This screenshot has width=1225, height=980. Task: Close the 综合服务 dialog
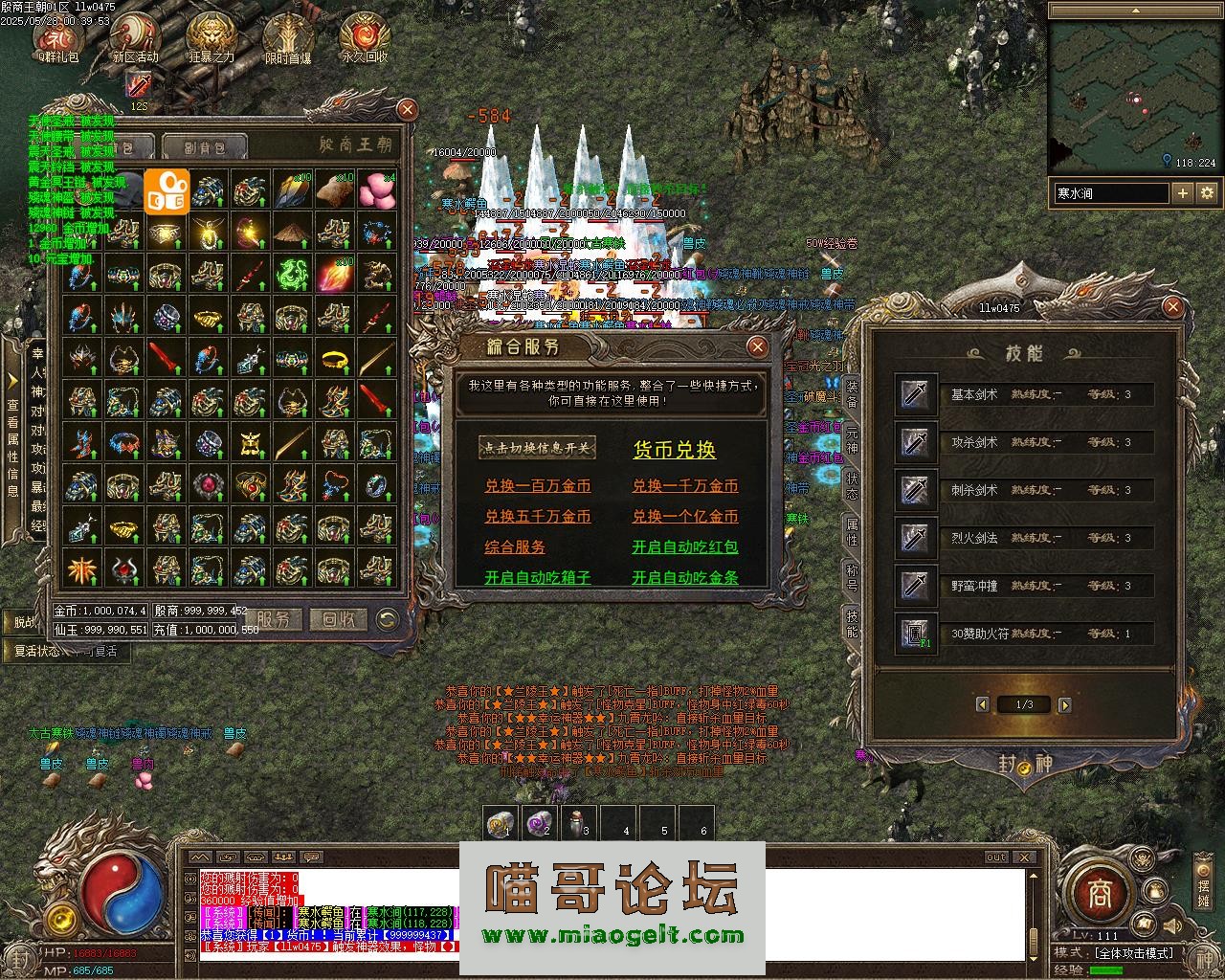757,346
